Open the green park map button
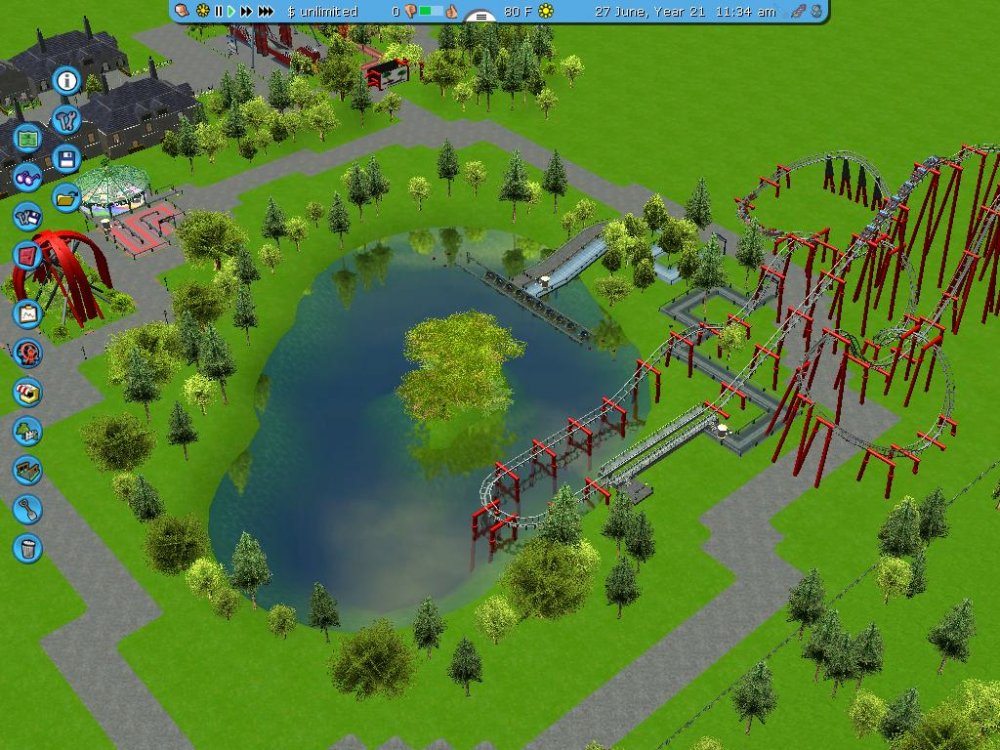Image resolution: width=1000 pixels, height=750 pixels. pyautogui.click(x=27, y=139)
